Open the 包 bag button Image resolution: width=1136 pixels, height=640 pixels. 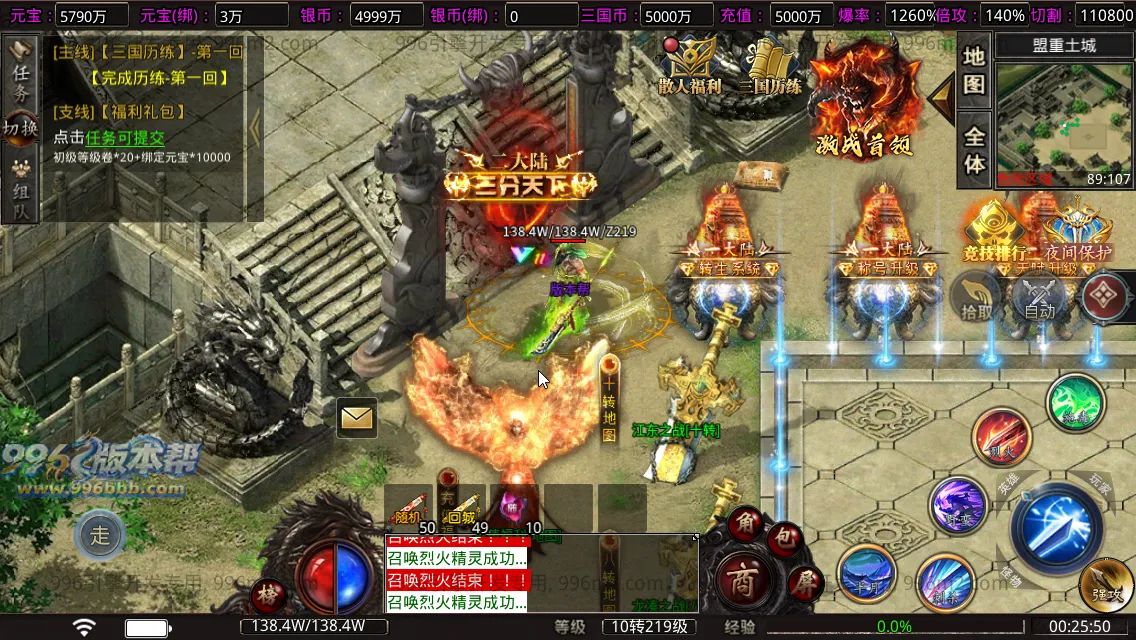786,539
